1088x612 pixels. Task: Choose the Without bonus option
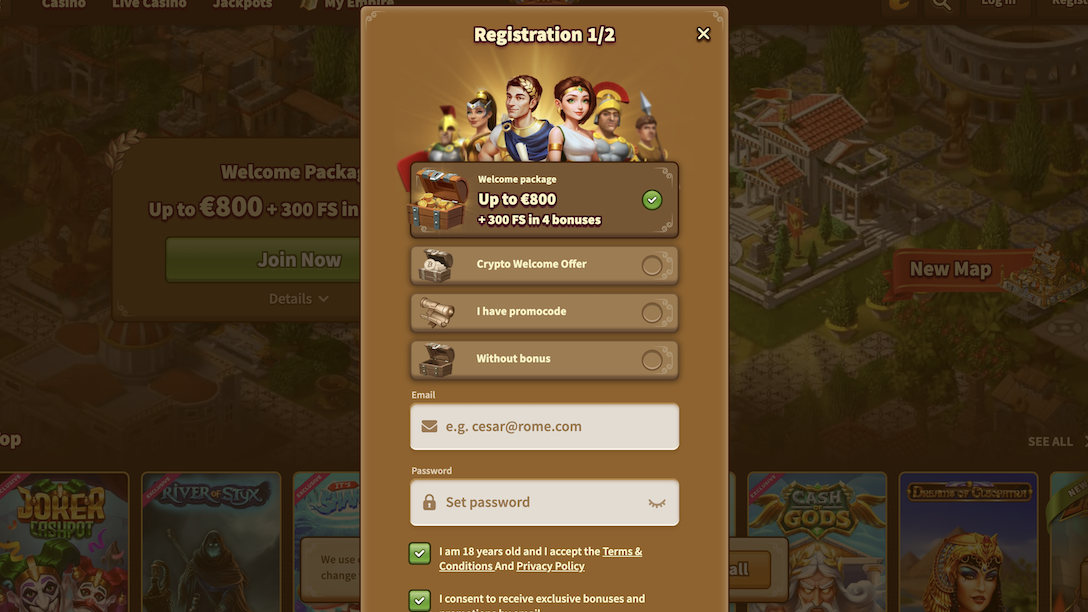pos(651,360)
